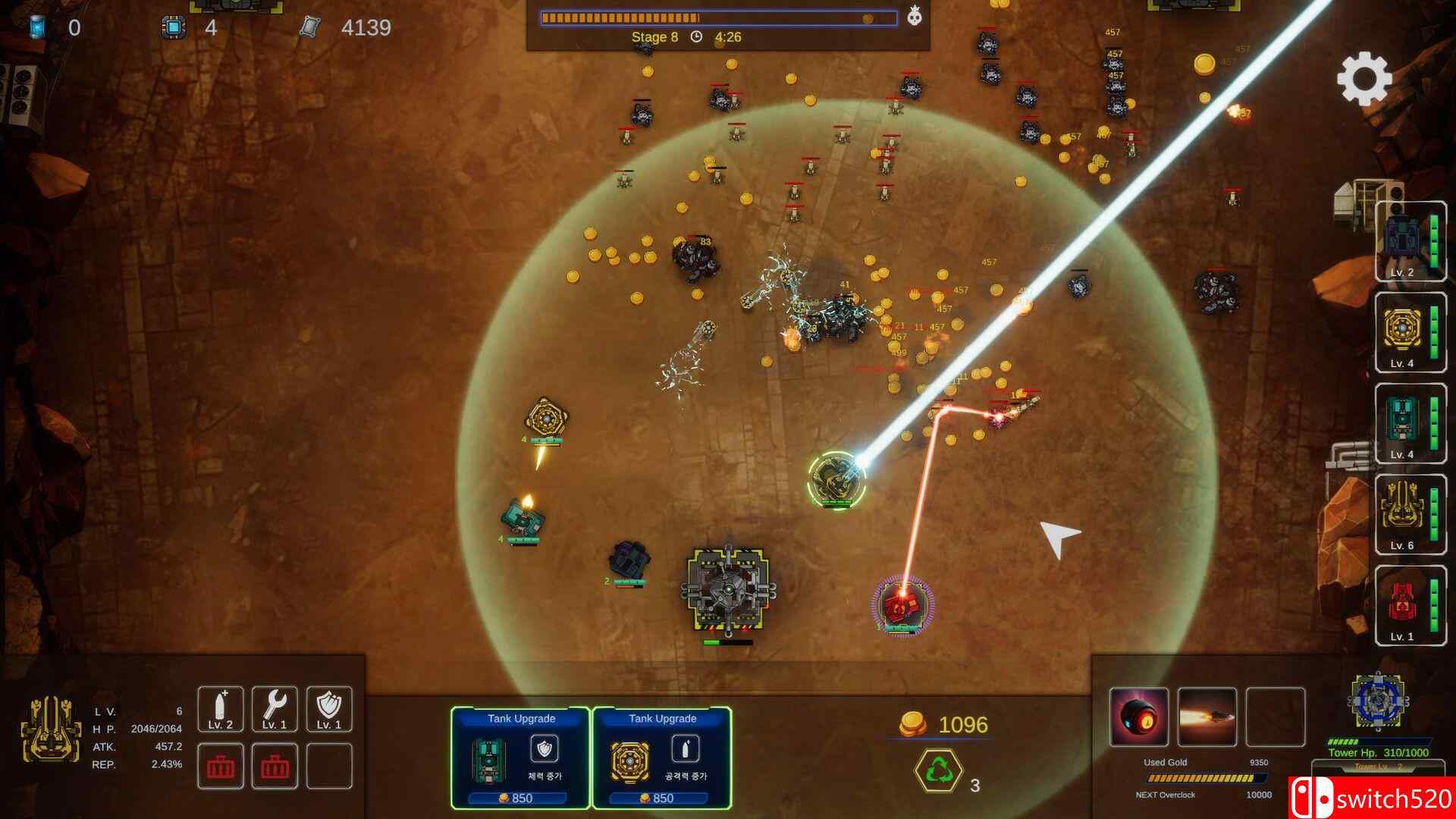Activate the missile strike skill

(1207, 717)
